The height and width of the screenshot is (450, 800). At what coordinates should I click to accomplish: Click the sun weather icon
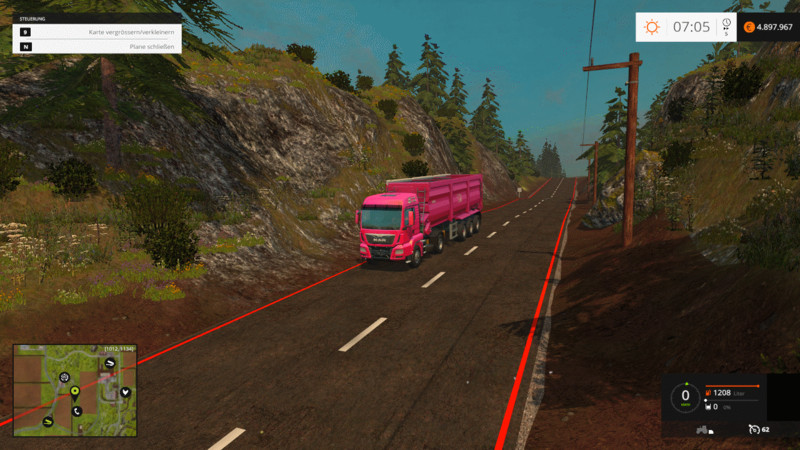[652, 27]
